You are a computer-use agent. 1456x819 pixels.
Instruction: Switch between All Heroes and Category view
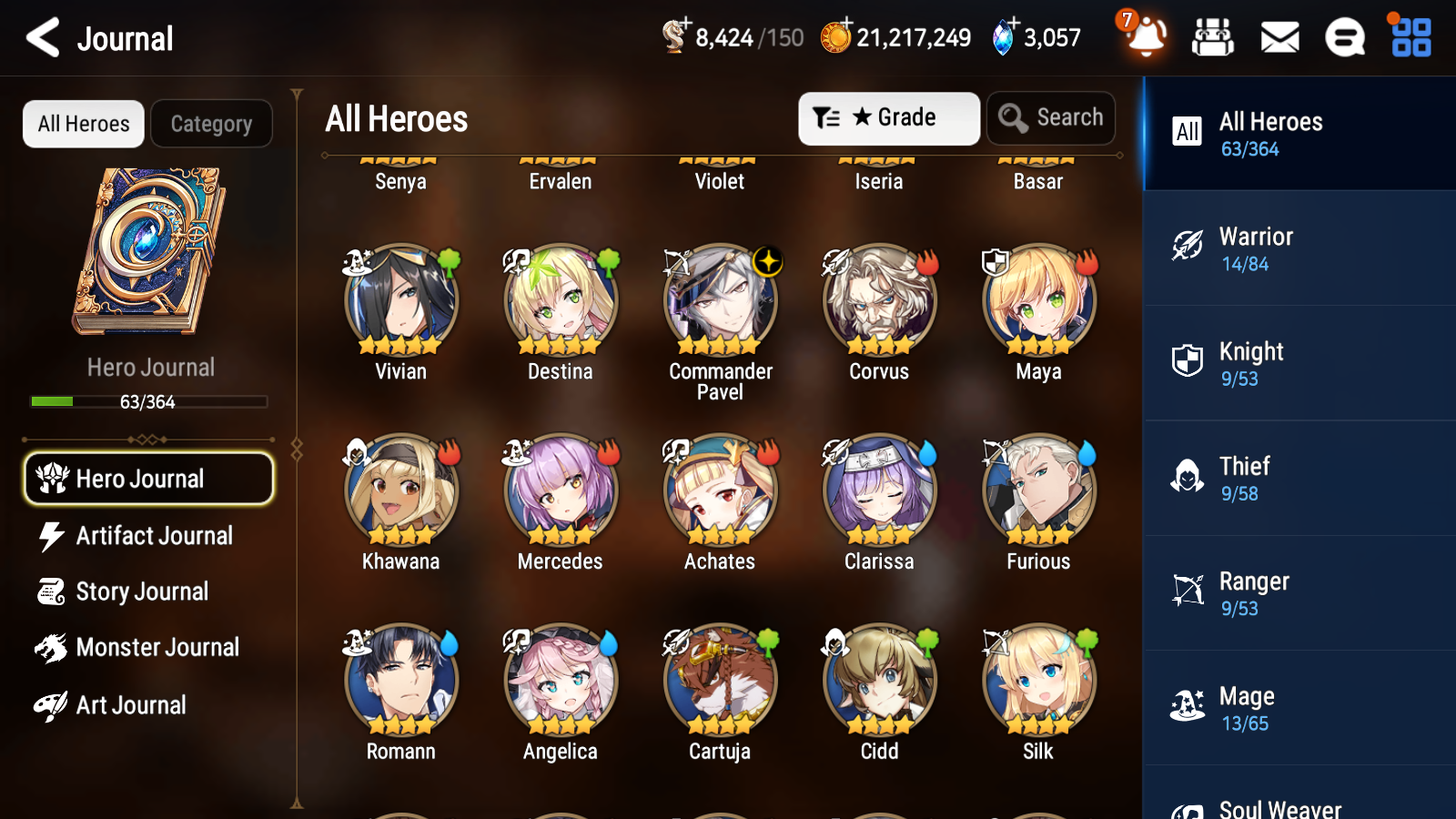pos(212,124)
